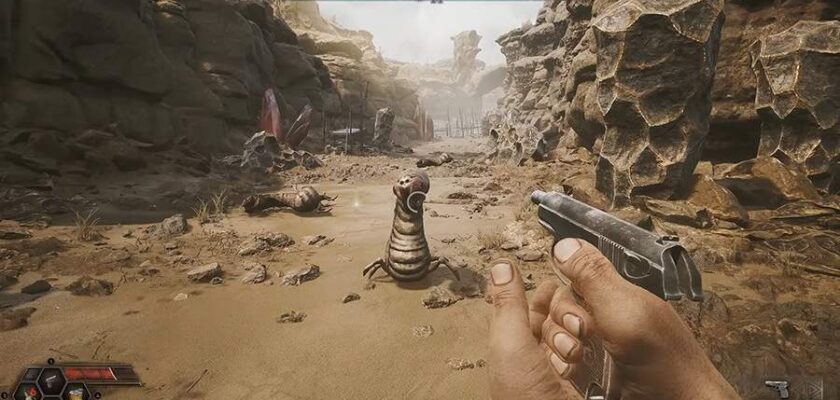This screenshot has height=400, width=840.
Task: Click the equipped pistol weapon icon
Action: [776, 387]
